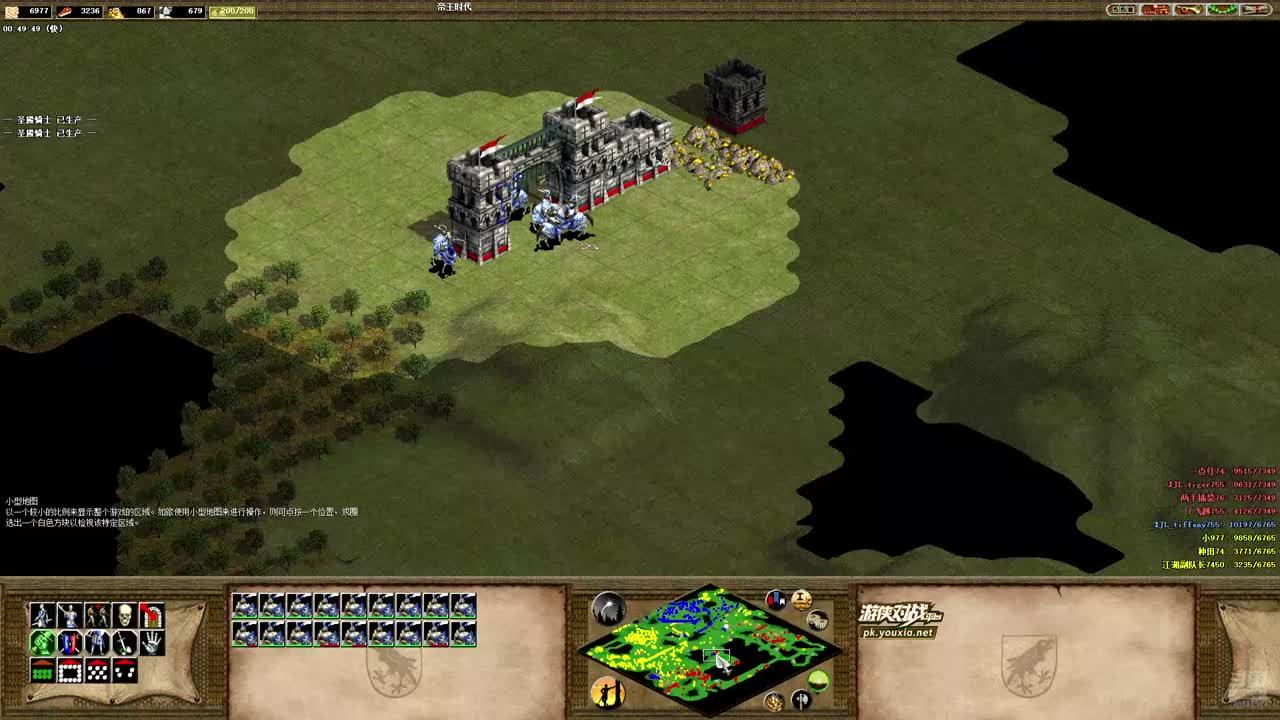Select the crossed-swords shield guard command
The width and height of the screenshot is (1280, 720).
click(69, 643)
